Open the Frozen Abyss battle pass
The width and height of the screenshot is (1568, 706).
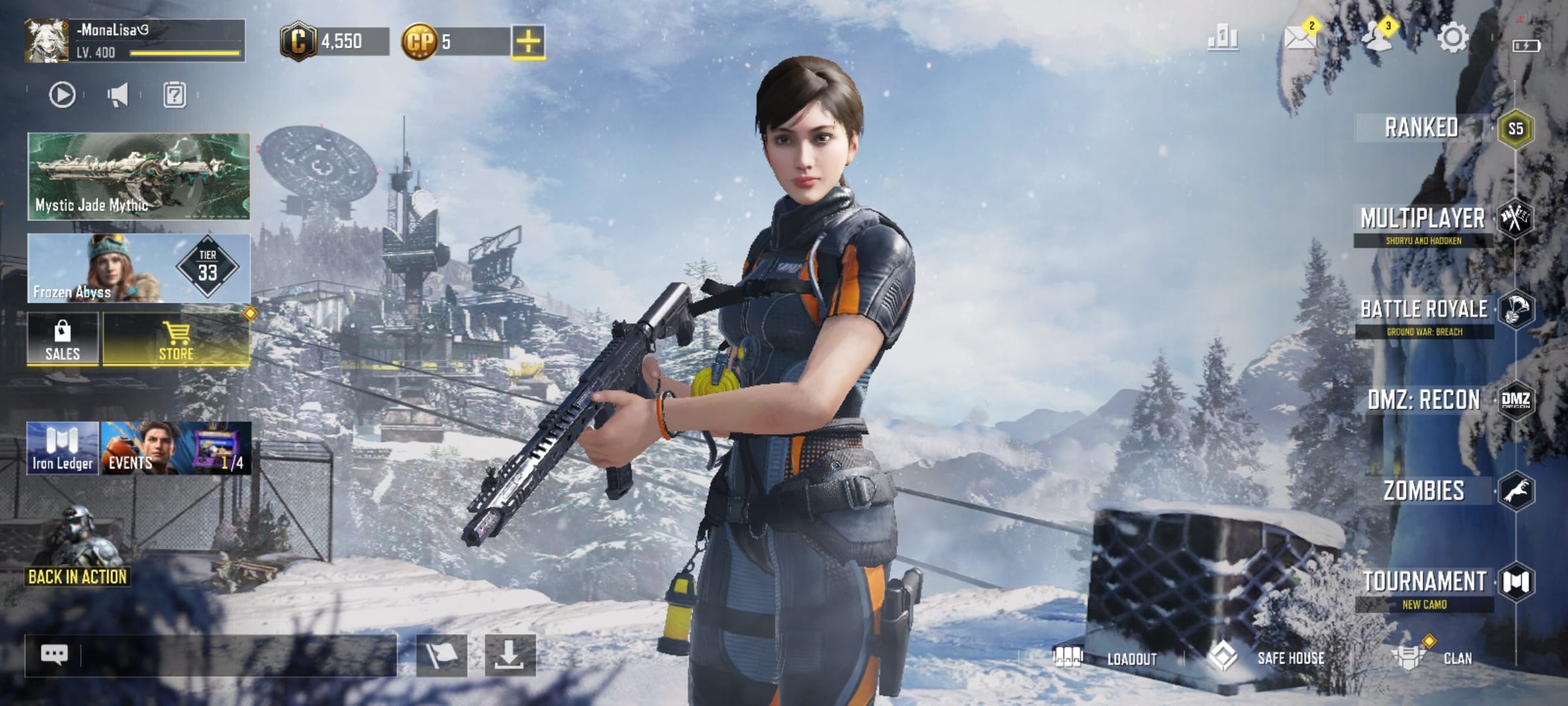(x=139, y=268)
